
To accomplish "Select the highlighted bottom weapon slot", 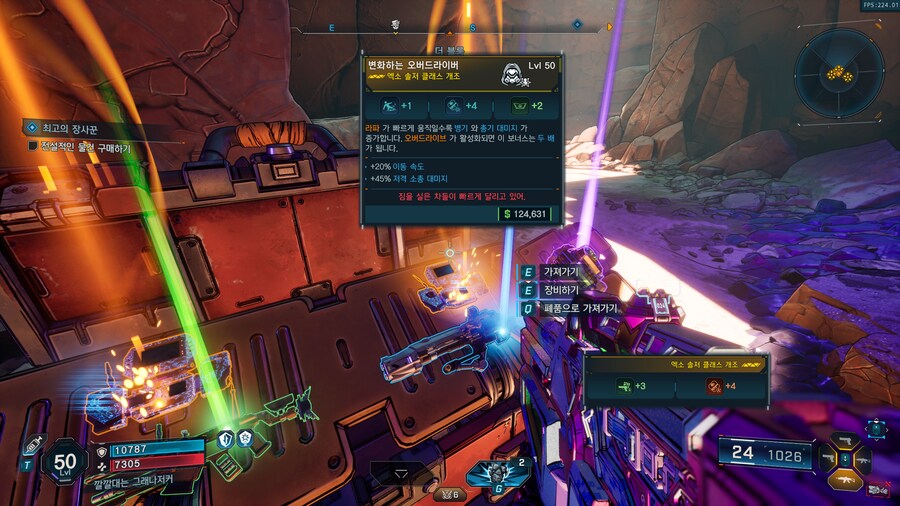I will click(x=845, y=482).
